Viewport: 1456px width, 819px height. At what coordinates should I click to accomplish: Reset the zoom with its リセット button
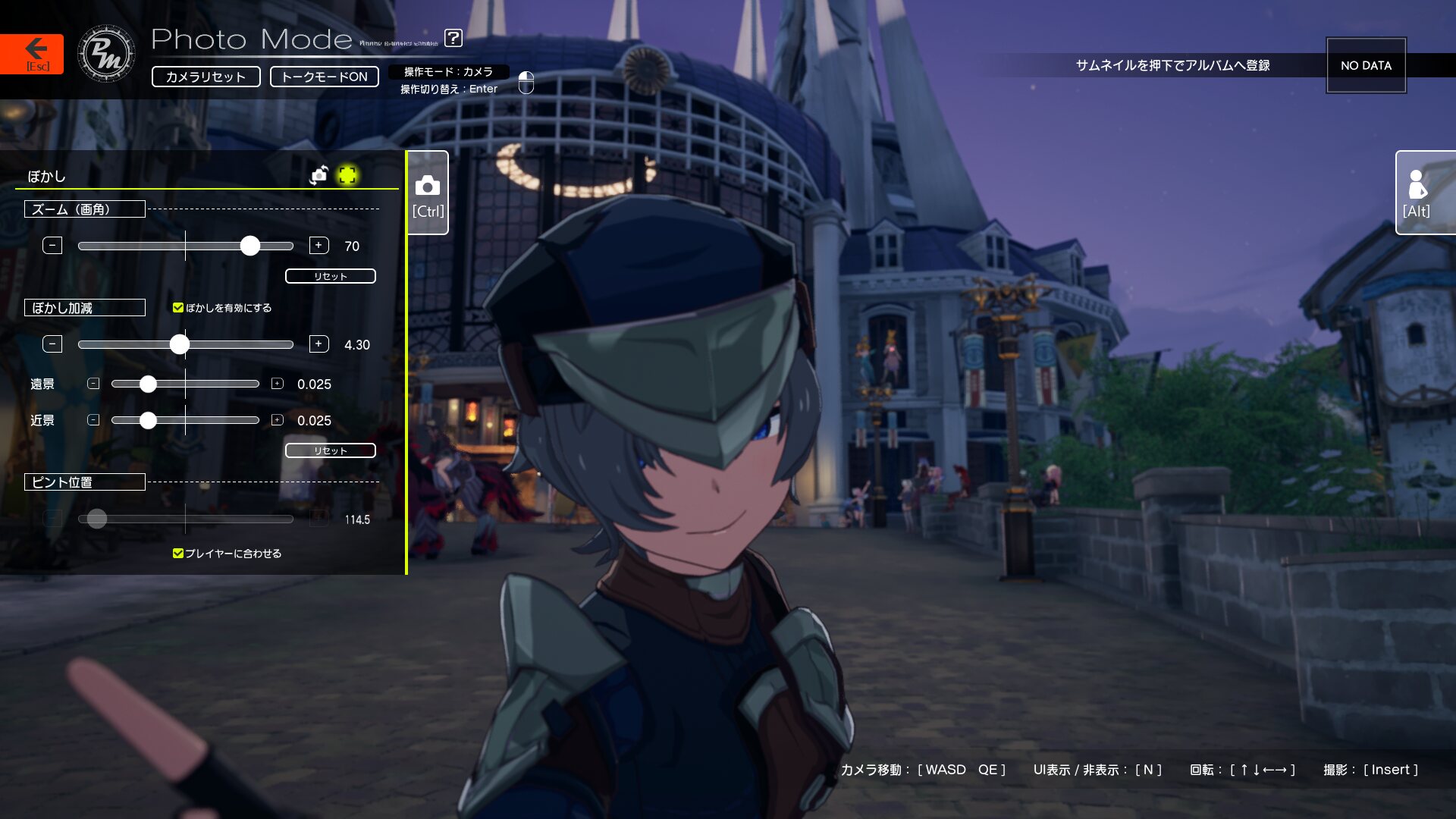tap(330, 276)
